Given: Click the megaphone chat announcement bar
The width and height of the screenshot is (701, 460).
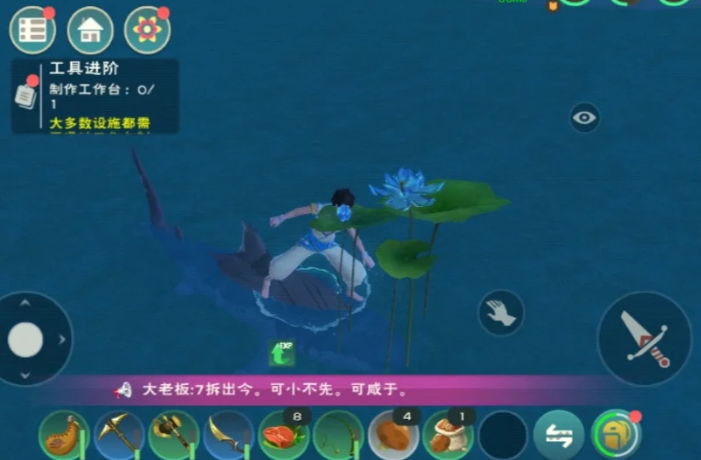Looking at the screenshot, I should click(x=350, y=390).
